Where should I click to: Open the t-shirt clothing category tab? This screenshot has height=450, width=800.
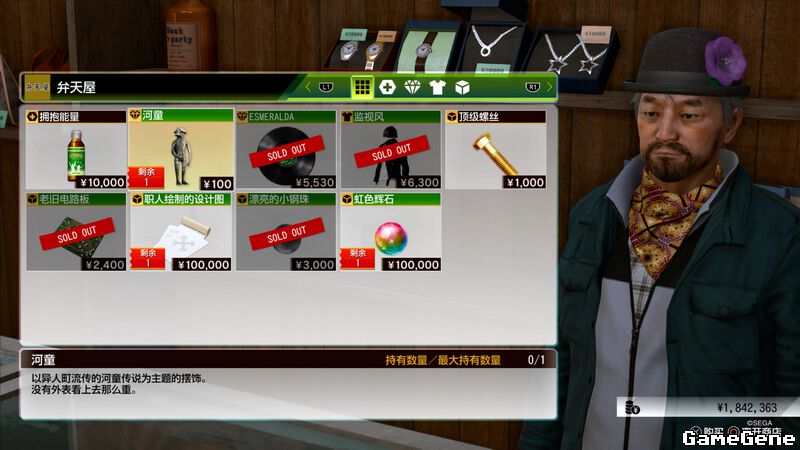click(x=438, y=87)
